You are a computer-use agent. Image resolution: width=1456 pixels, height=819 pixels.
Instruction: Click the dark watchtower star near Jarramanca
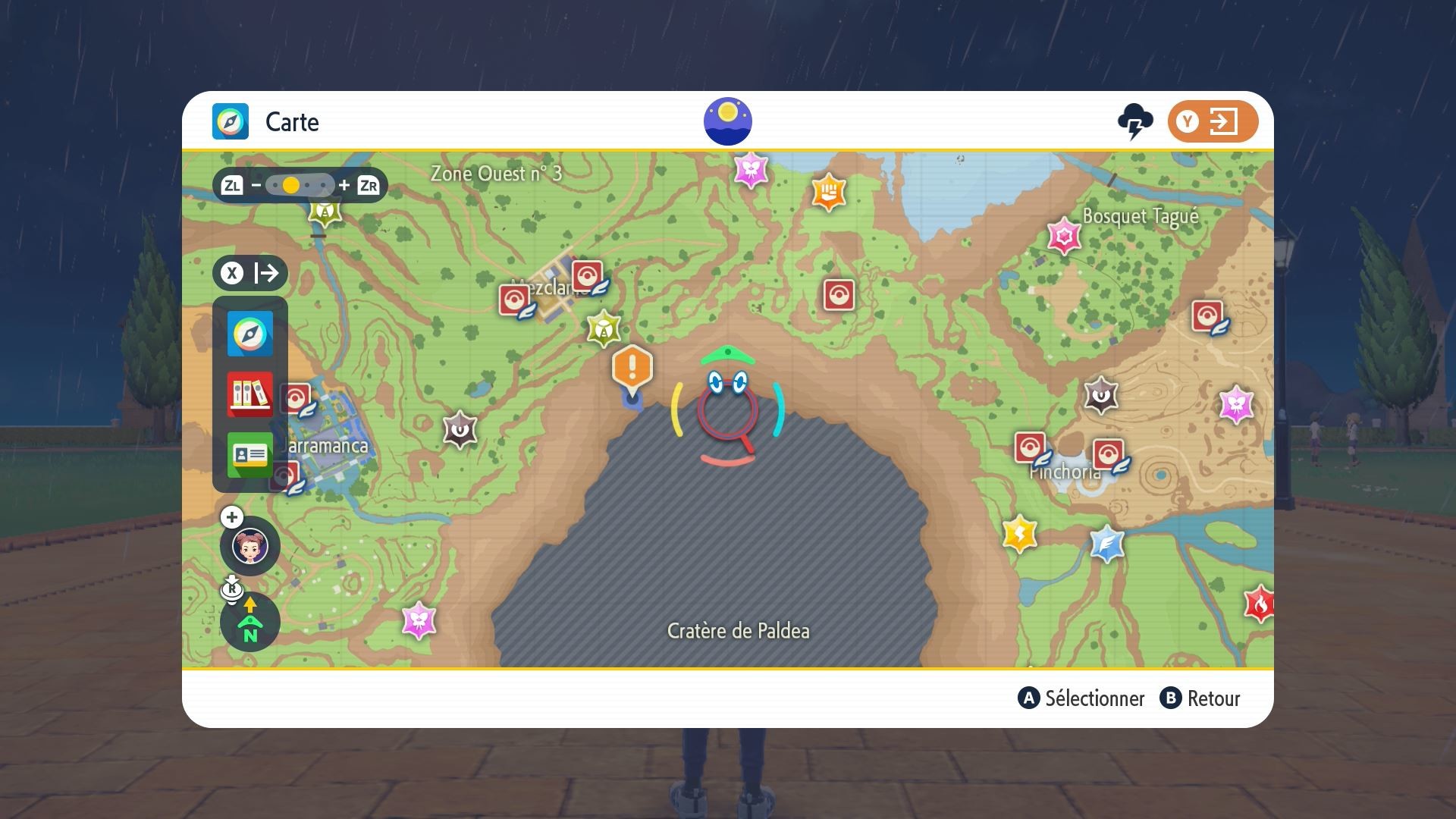point(458,430)
